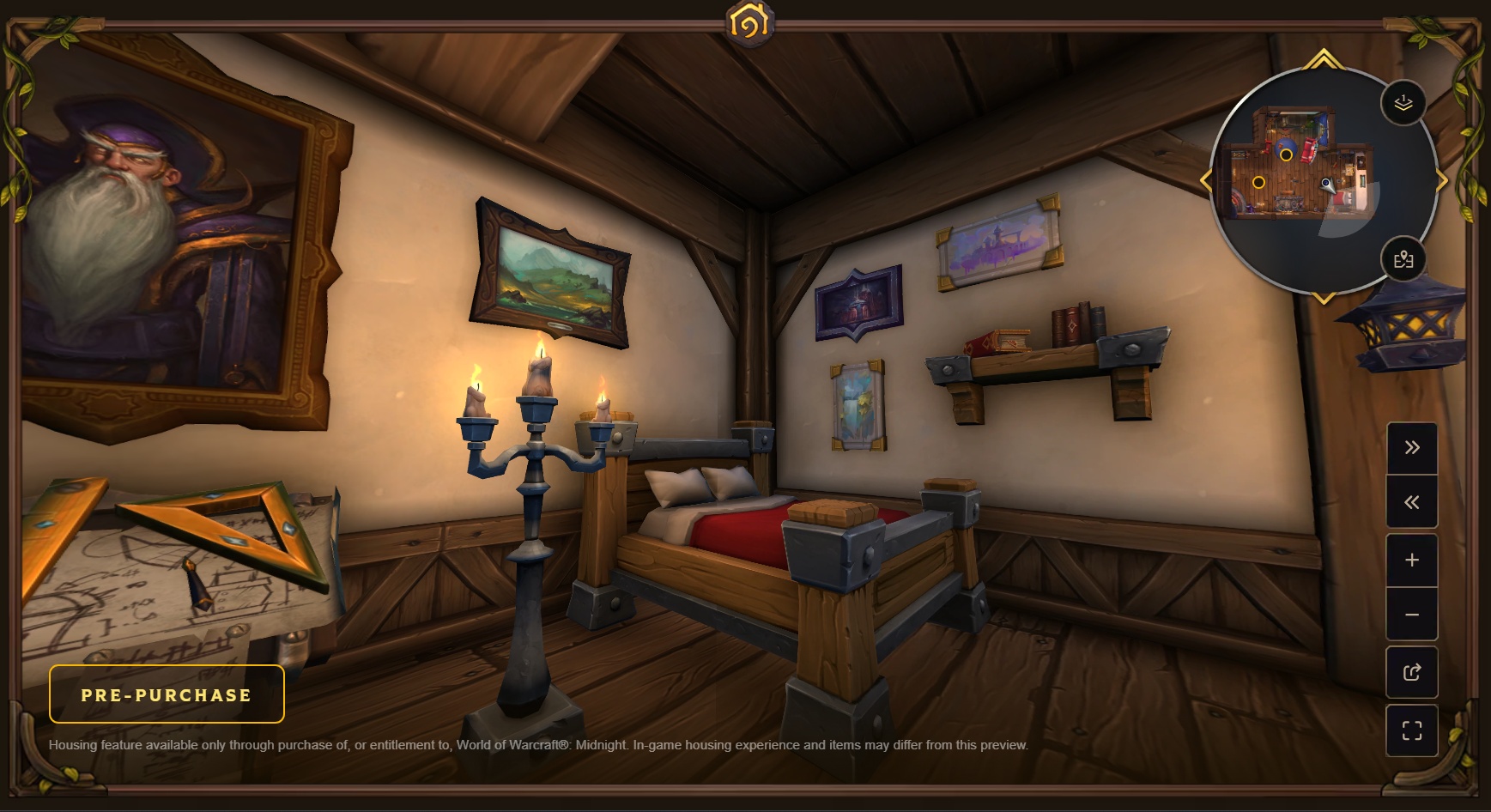Click the double-arrow forward icon on the sidebar

tap(1413, 446)
